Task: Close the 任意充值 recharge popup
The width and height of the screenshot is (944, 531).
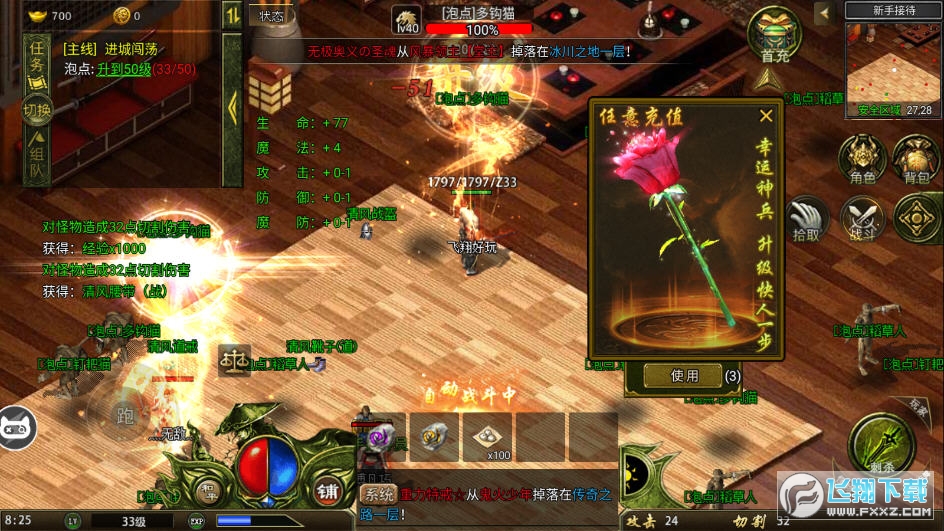Action: click(766, 116)
